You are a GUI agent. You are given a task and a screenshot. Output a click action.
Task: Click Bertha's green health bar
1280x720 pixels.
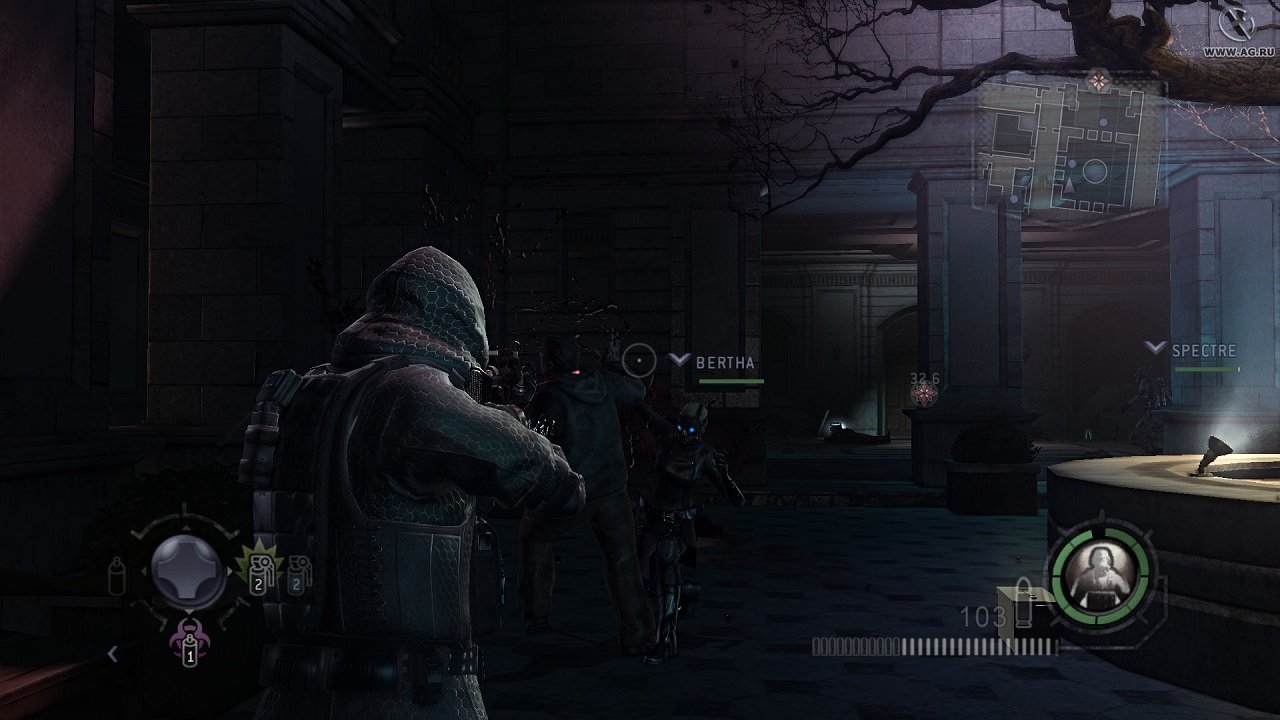[731, 381]
